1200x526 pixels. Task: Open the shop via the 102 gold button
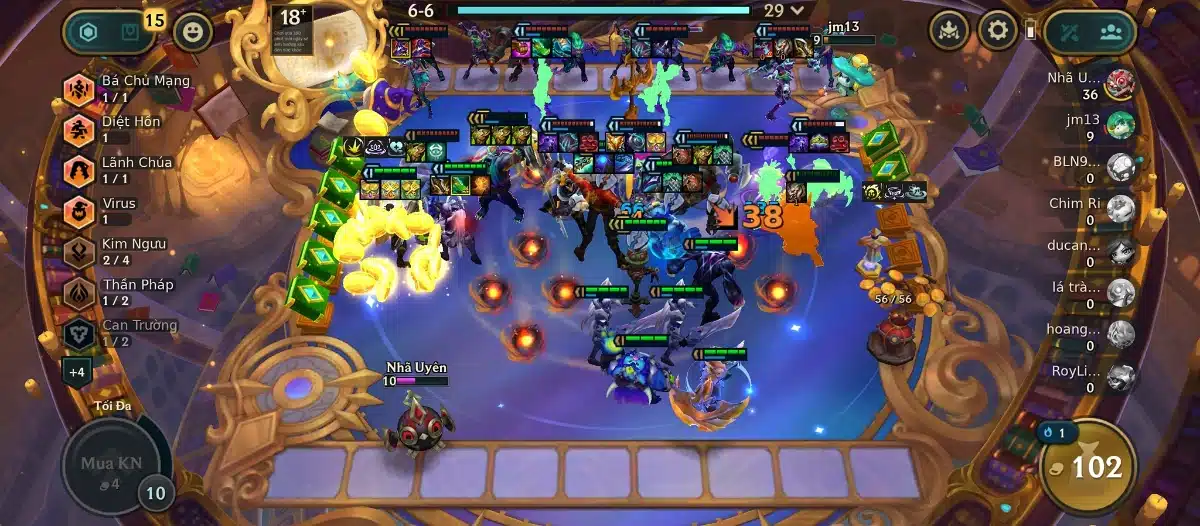pyautogui.click(x=1086, y=466)
